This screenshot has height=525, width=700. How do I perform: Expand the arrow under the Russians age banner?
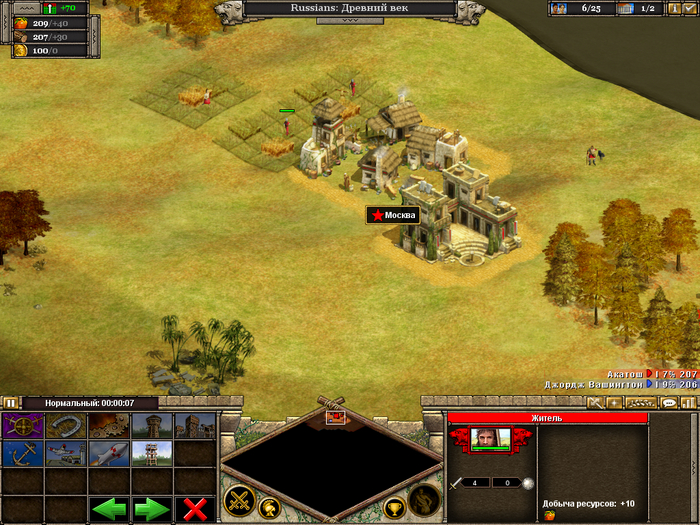[x=350, y=20]
